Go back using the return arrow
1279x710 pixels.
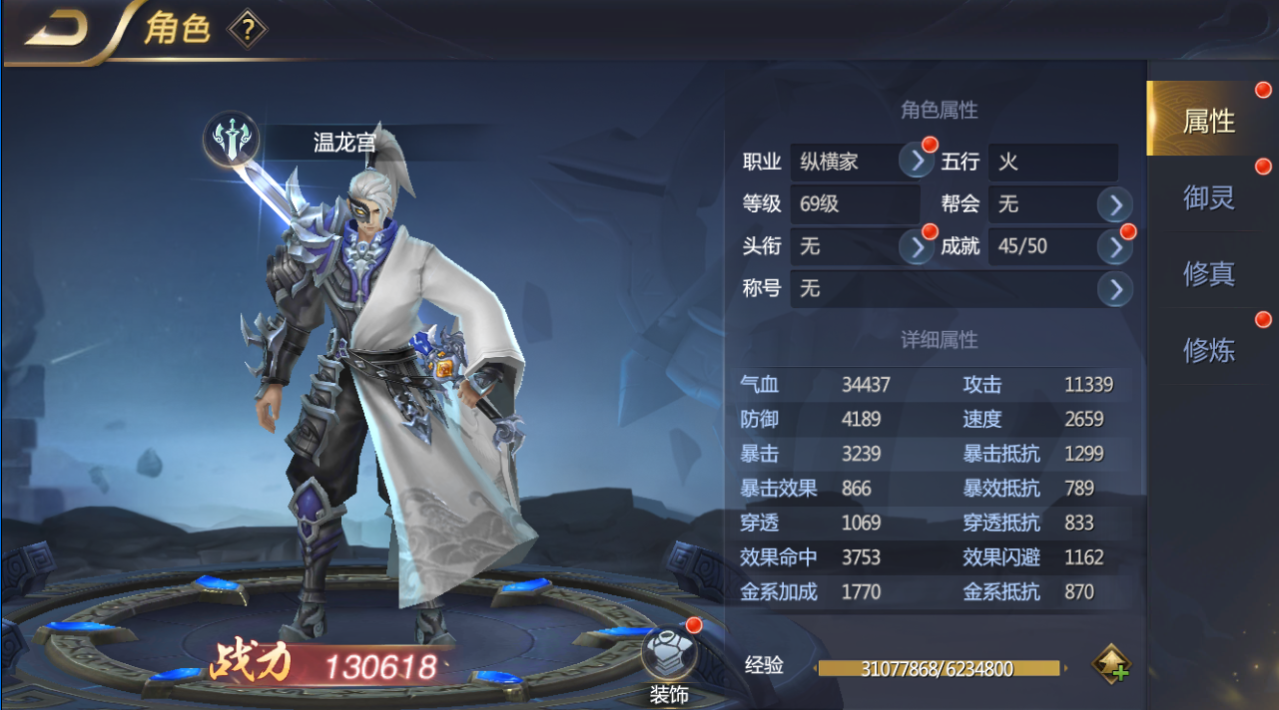[55, 30]
